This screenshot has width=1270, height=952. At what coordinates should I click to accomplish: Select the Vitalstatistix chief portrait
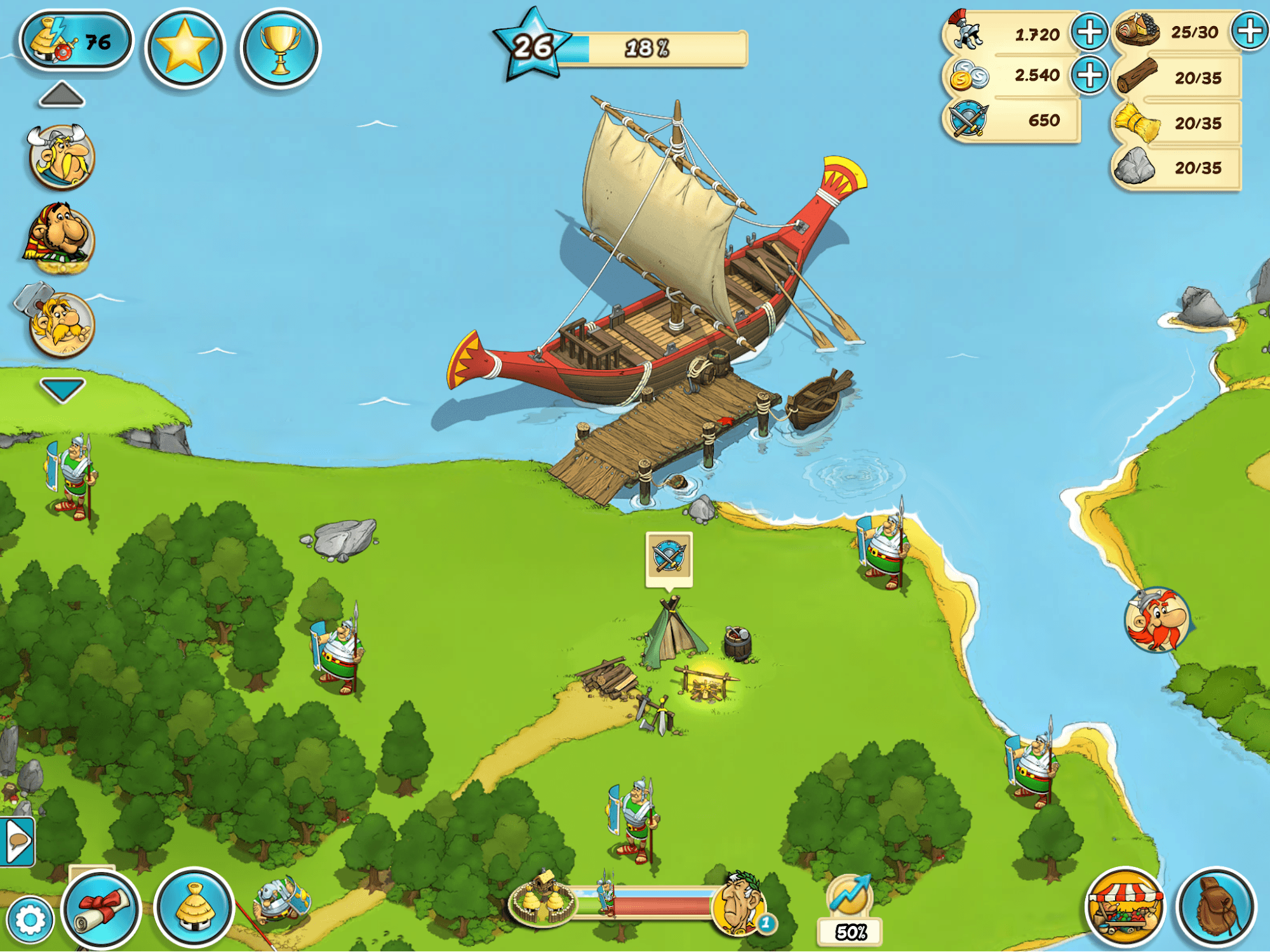coord(62,157)
